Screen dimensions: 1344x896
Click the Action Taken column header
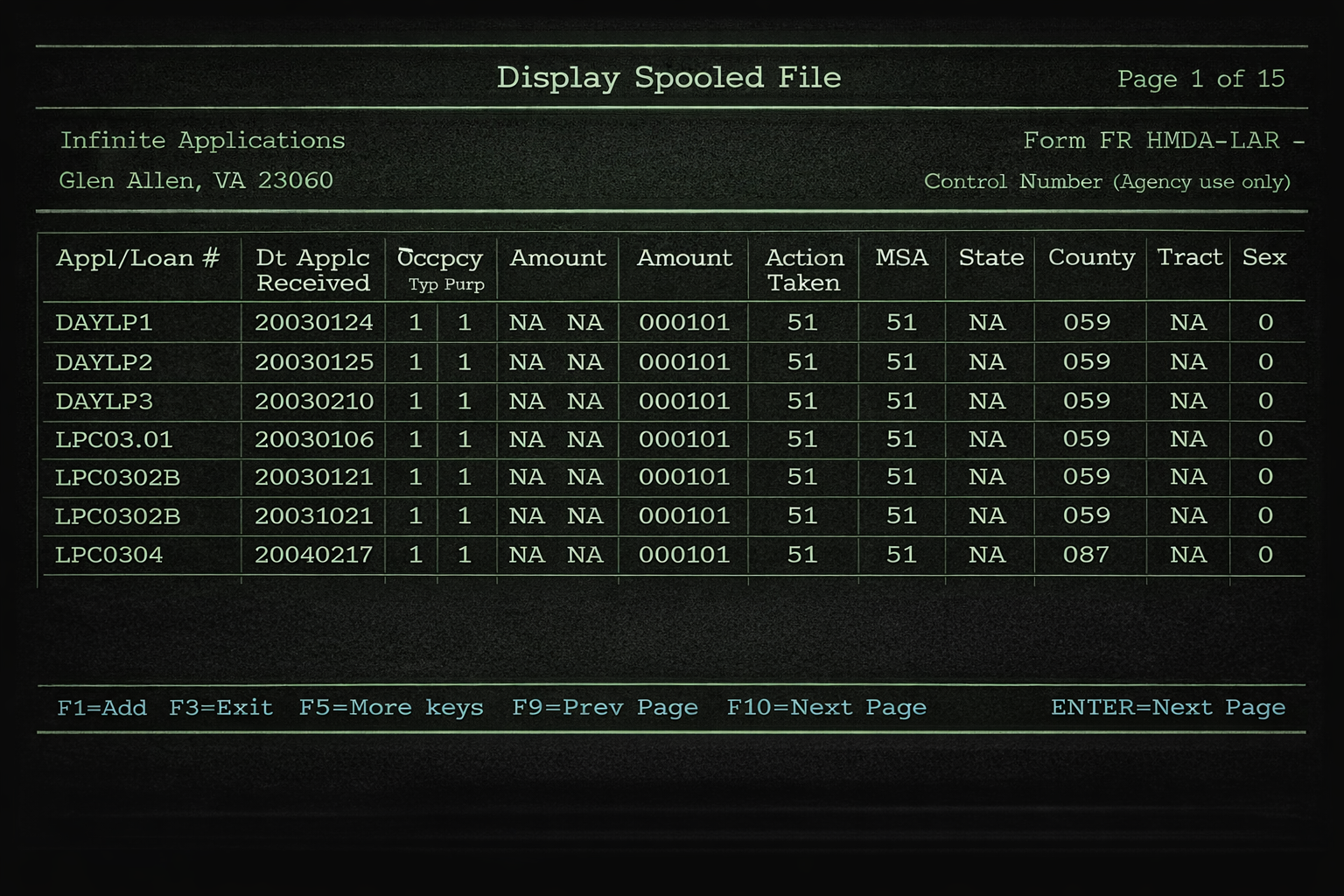pyautogui.click(x=803, y=269)
